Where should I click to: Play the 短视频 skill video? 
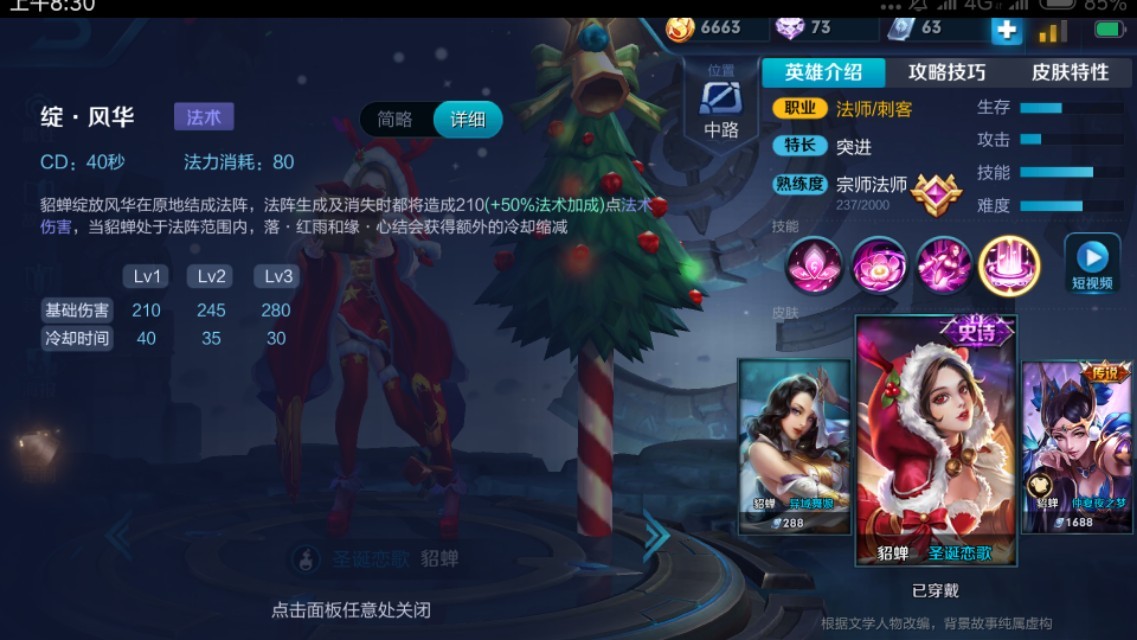tap(1092, 263)
